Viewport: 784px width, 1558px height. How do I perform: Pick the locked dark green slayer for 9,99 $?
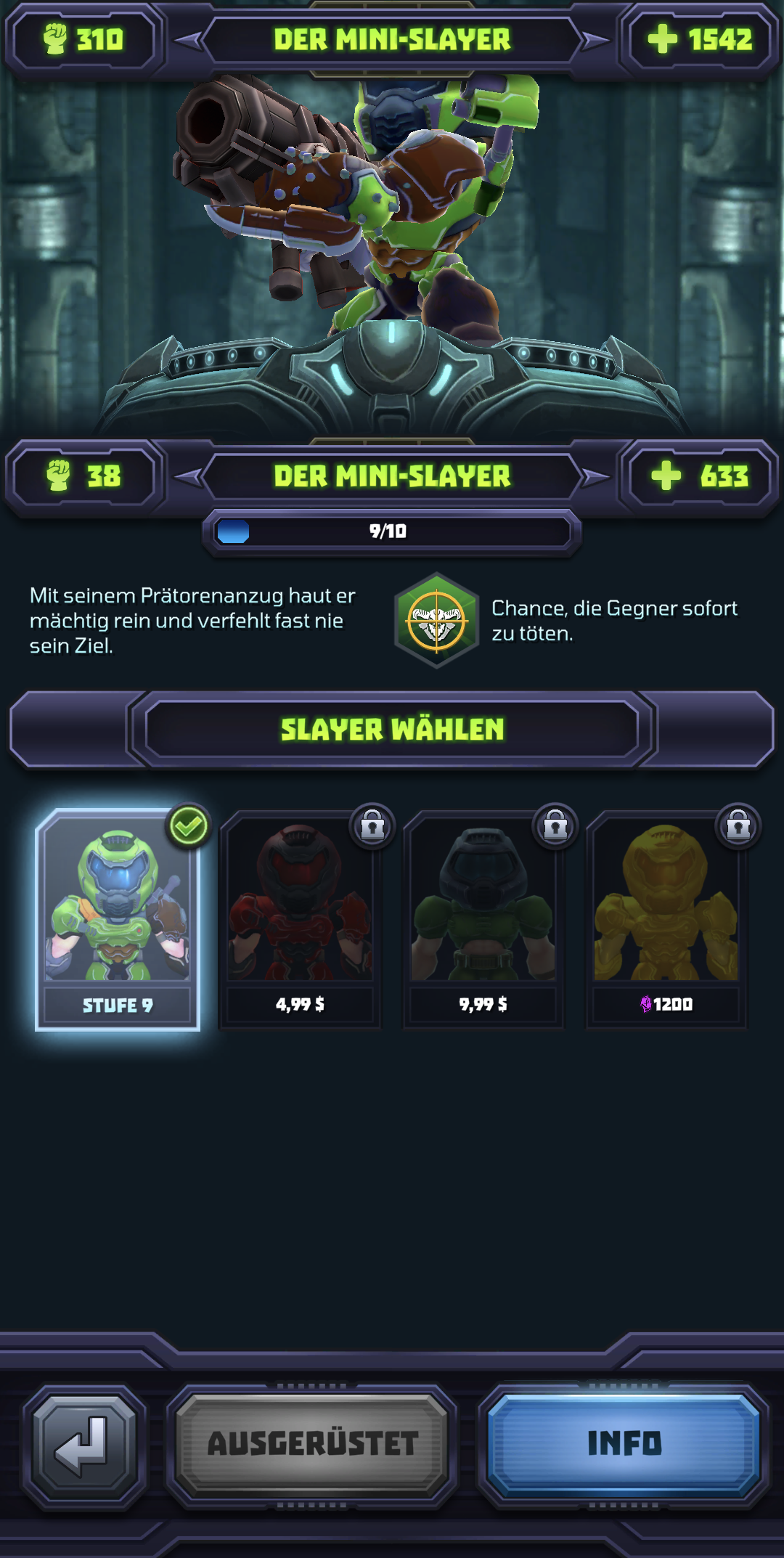pyautogui.click(x=483, y=919)
